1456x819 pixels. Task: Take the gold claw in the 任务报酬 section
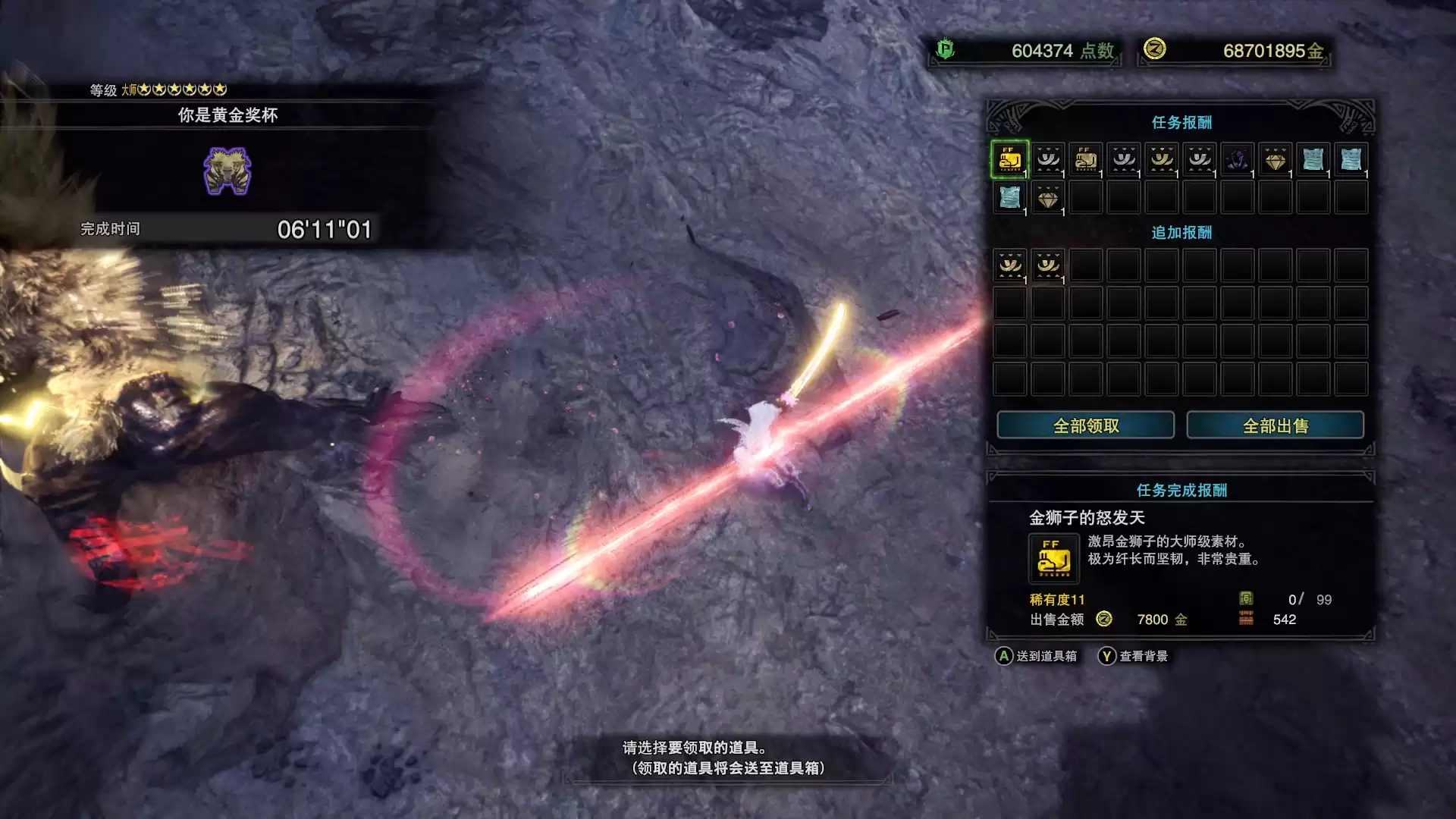tap(1161, 159)
